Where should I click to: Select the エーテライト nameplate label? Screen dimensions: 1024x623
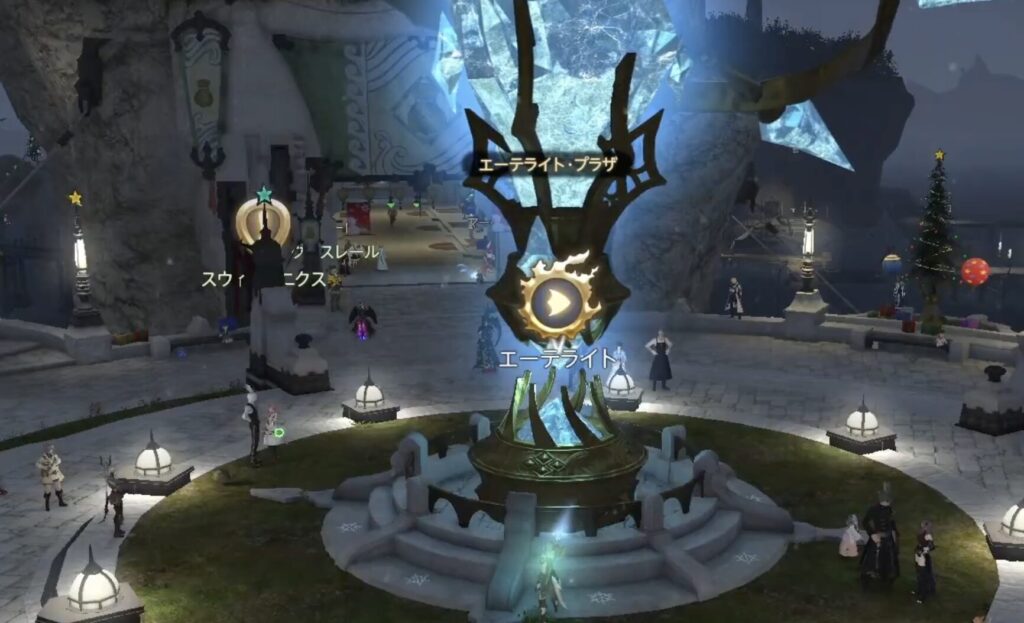tap(559, 358)
